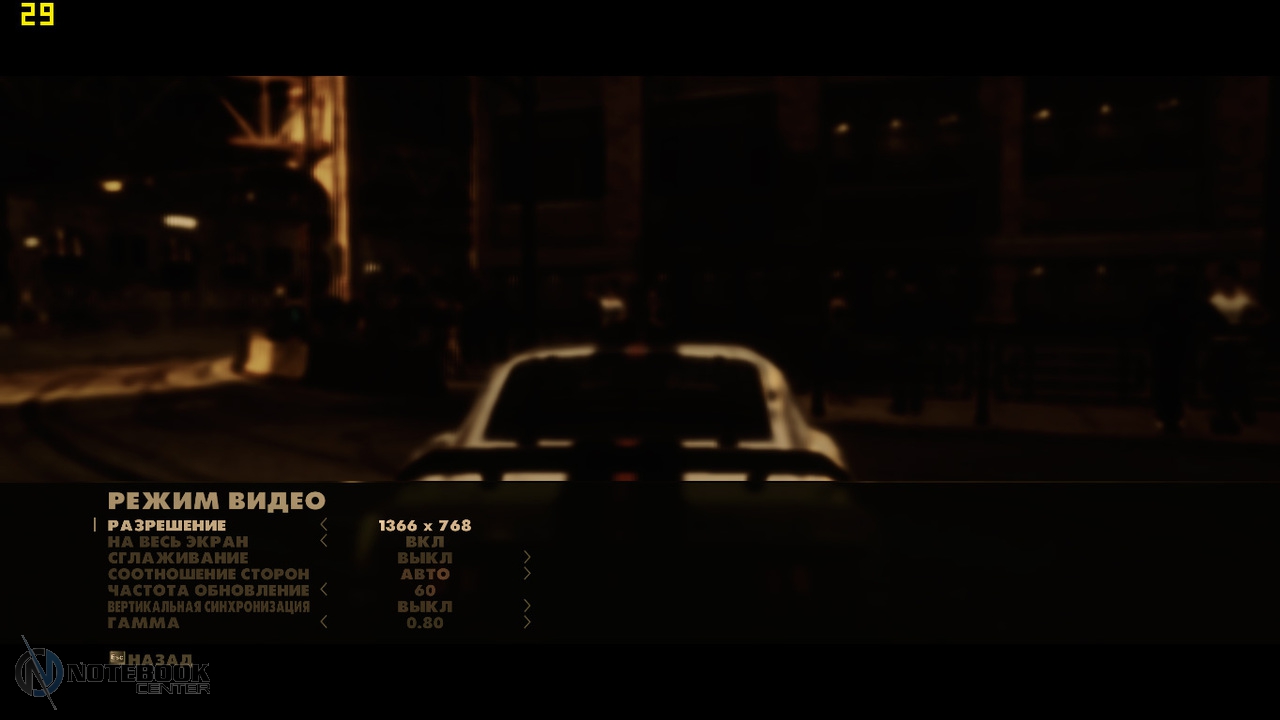This screenshot has width=1280, height=720.
Task: Click the right arrow for Вертикальная синхронизация
Action: (527, 606)
